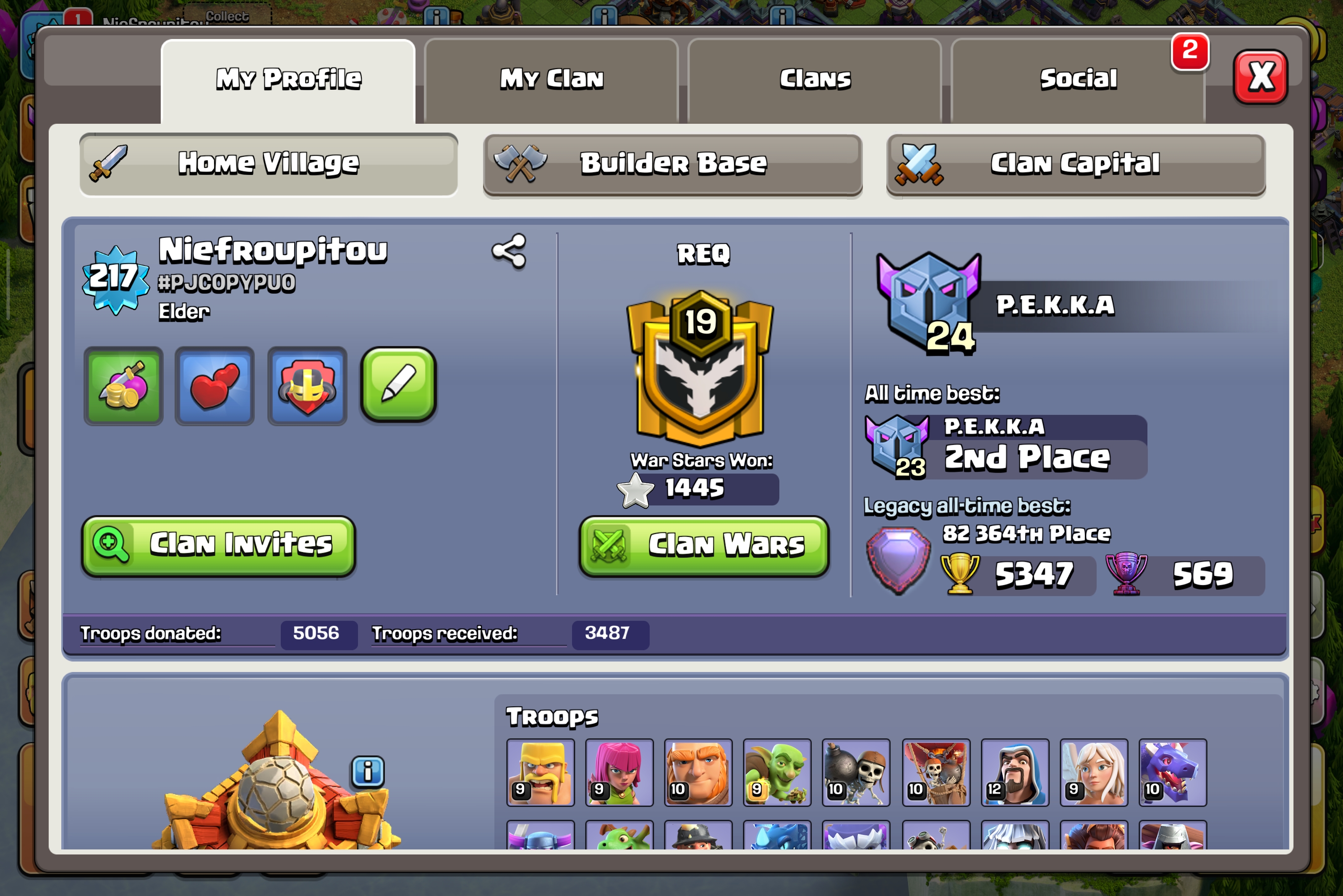Image resolution: width=1343 pixels, height=896 pixels.
Task: Select the red heart label icon
Action: (214, 386)
